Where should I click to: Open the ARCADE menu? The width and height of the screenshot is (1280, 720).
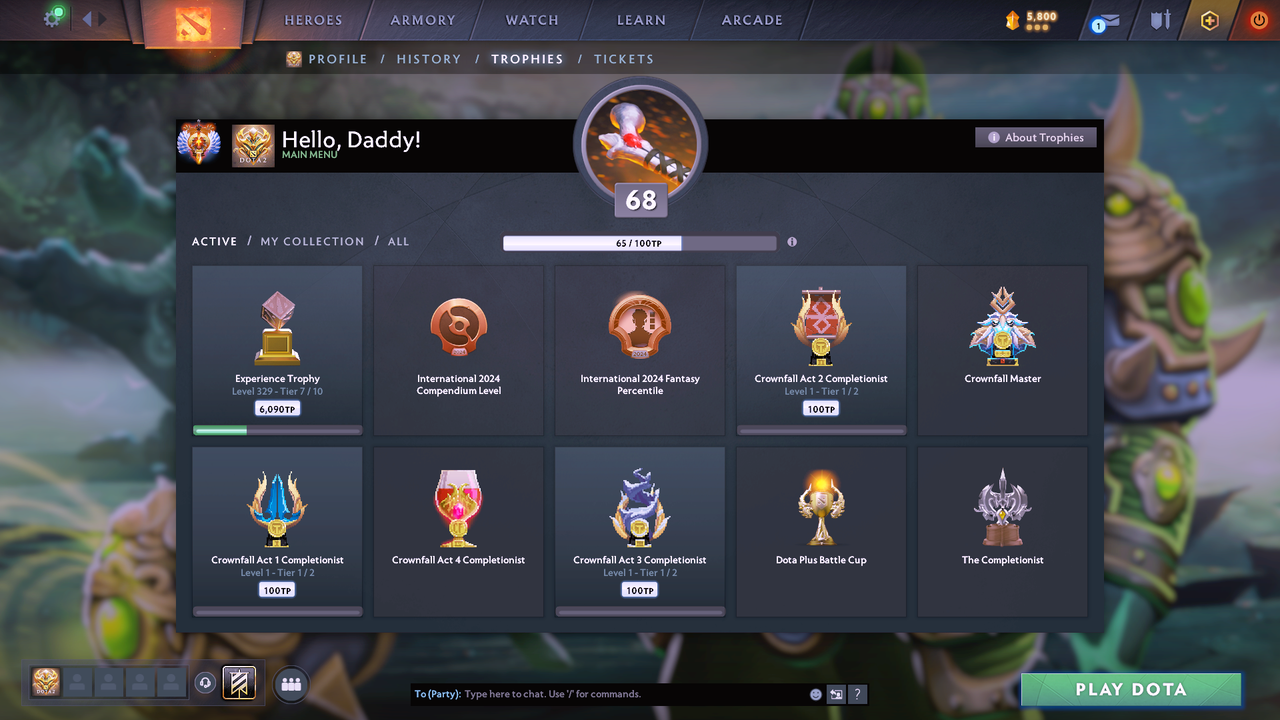coord(751,19)
